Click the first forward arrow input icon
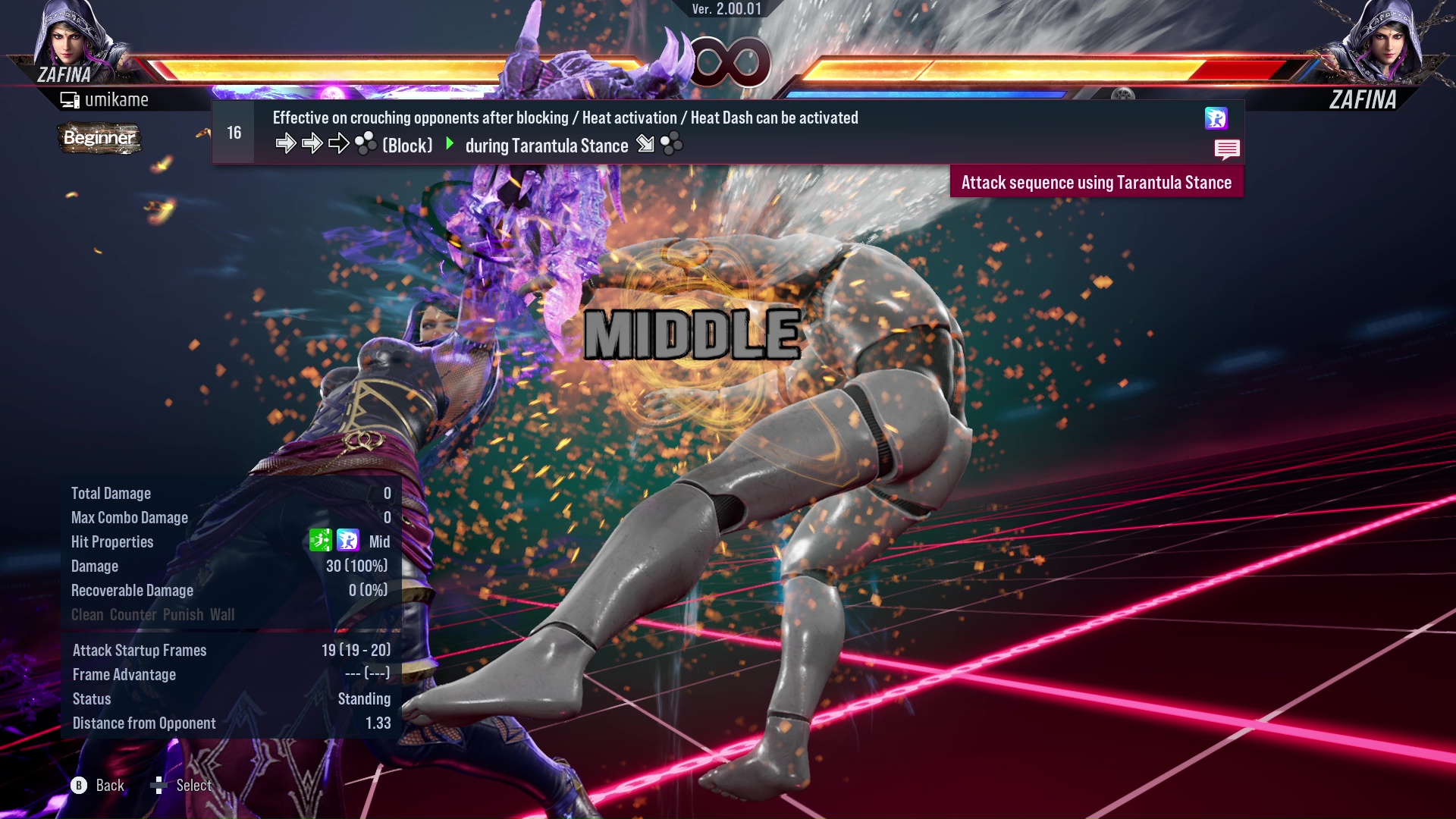The width and height of the screenshot is (1456, 819). (x=287, y=143)
